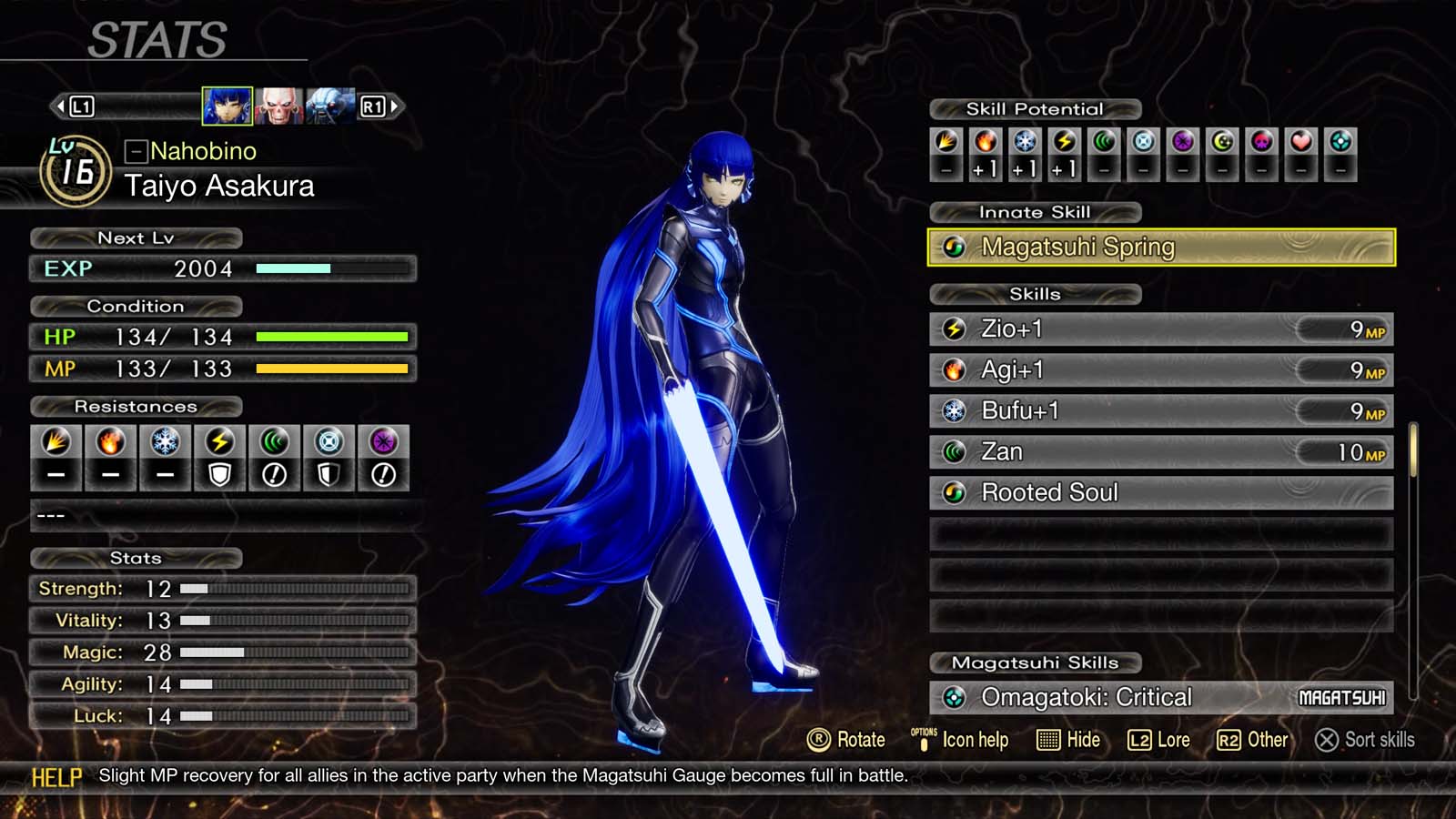Select the Electric skill potential icon

coord(1064,141)
